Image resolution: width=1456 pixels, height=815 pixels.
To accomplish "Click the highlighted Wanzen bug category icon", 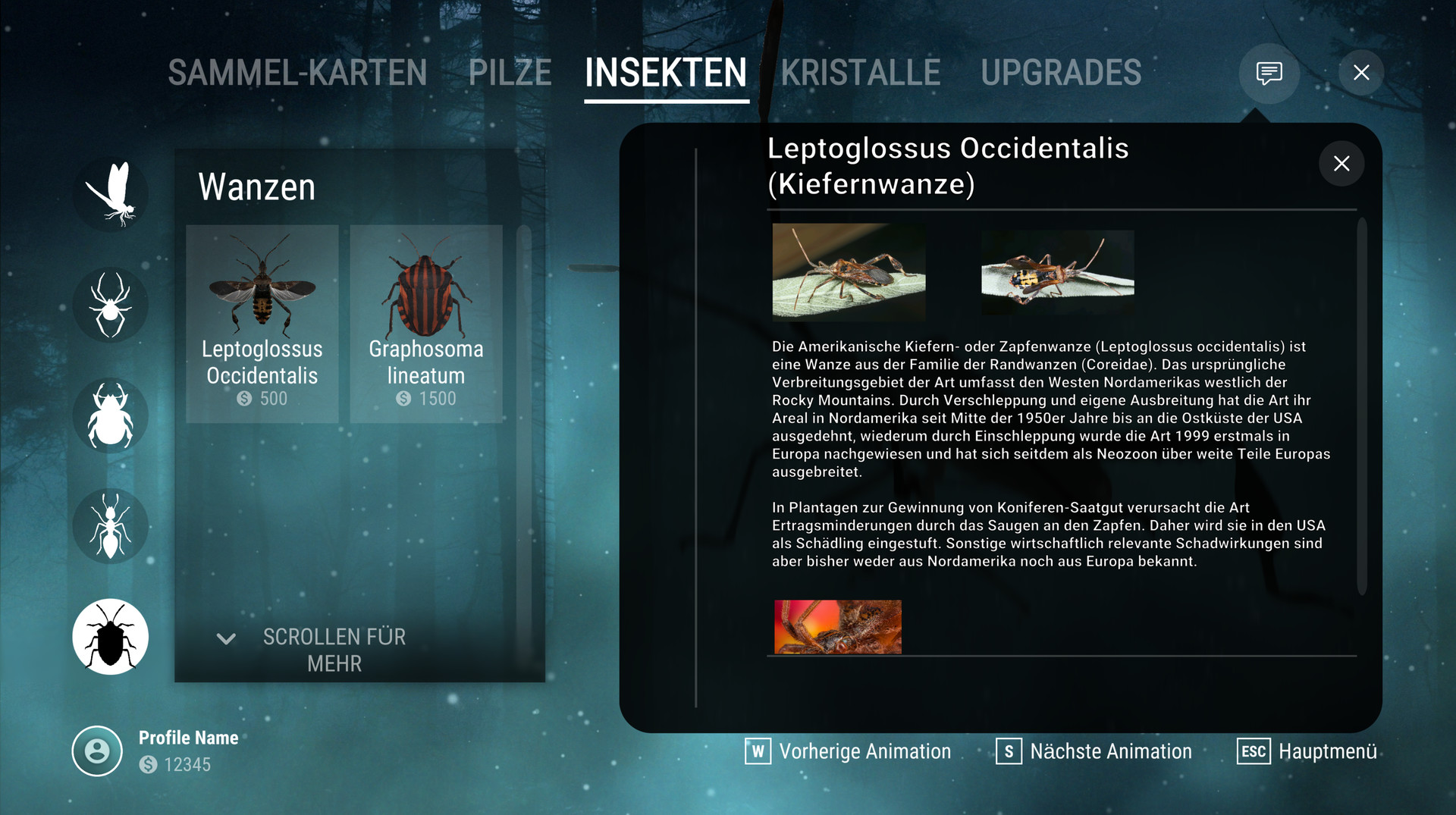I will point(111,637).
